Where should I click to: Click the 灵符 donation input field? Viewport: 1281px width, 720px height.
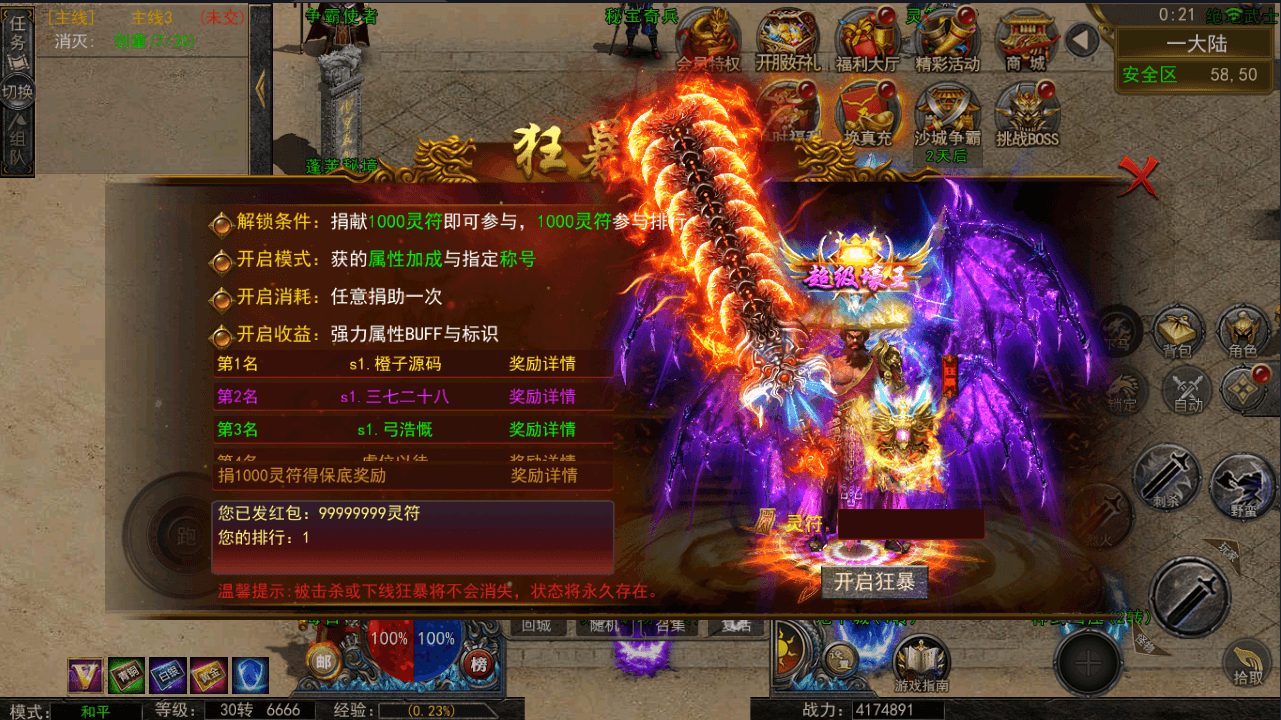click(x=910, y=524)
